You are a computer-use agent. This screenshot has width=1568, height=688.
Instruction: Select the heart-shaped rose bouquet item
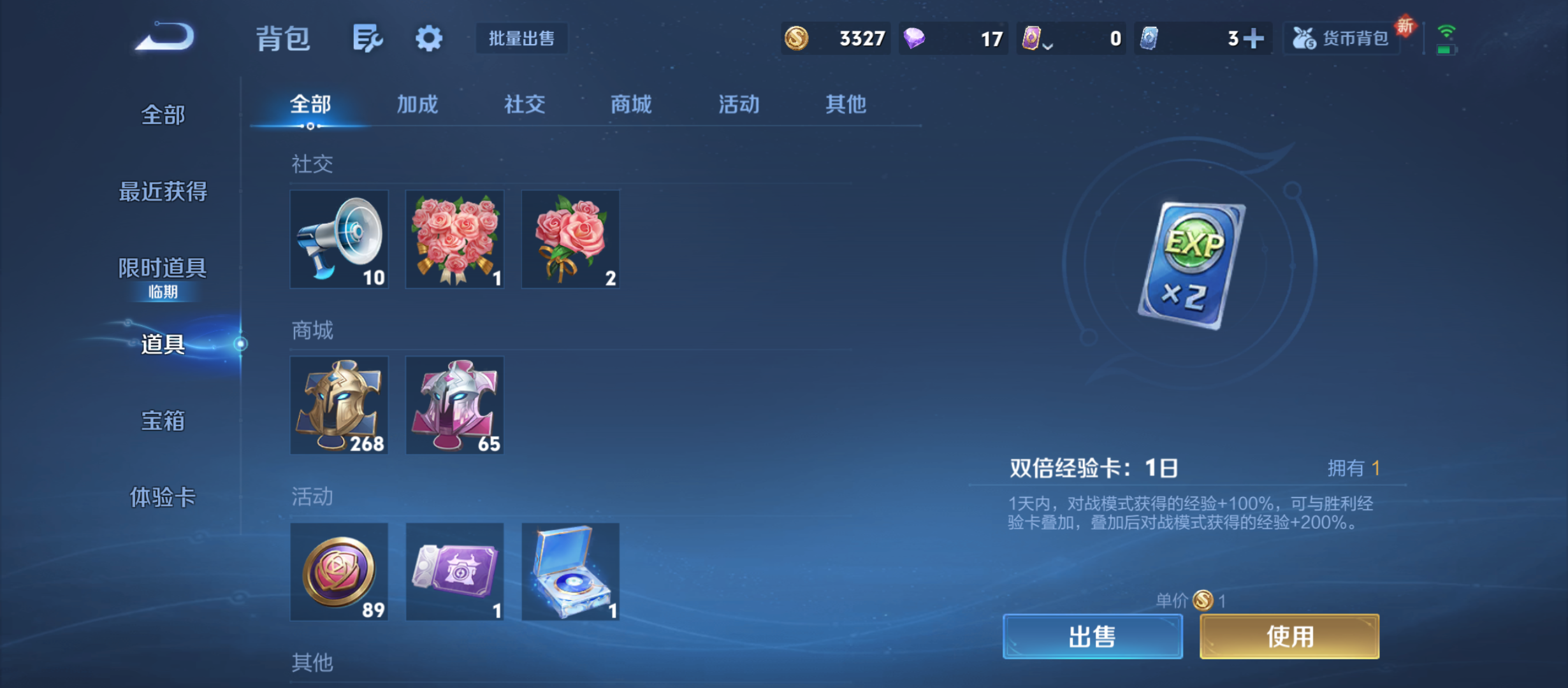tap(454, 239)
